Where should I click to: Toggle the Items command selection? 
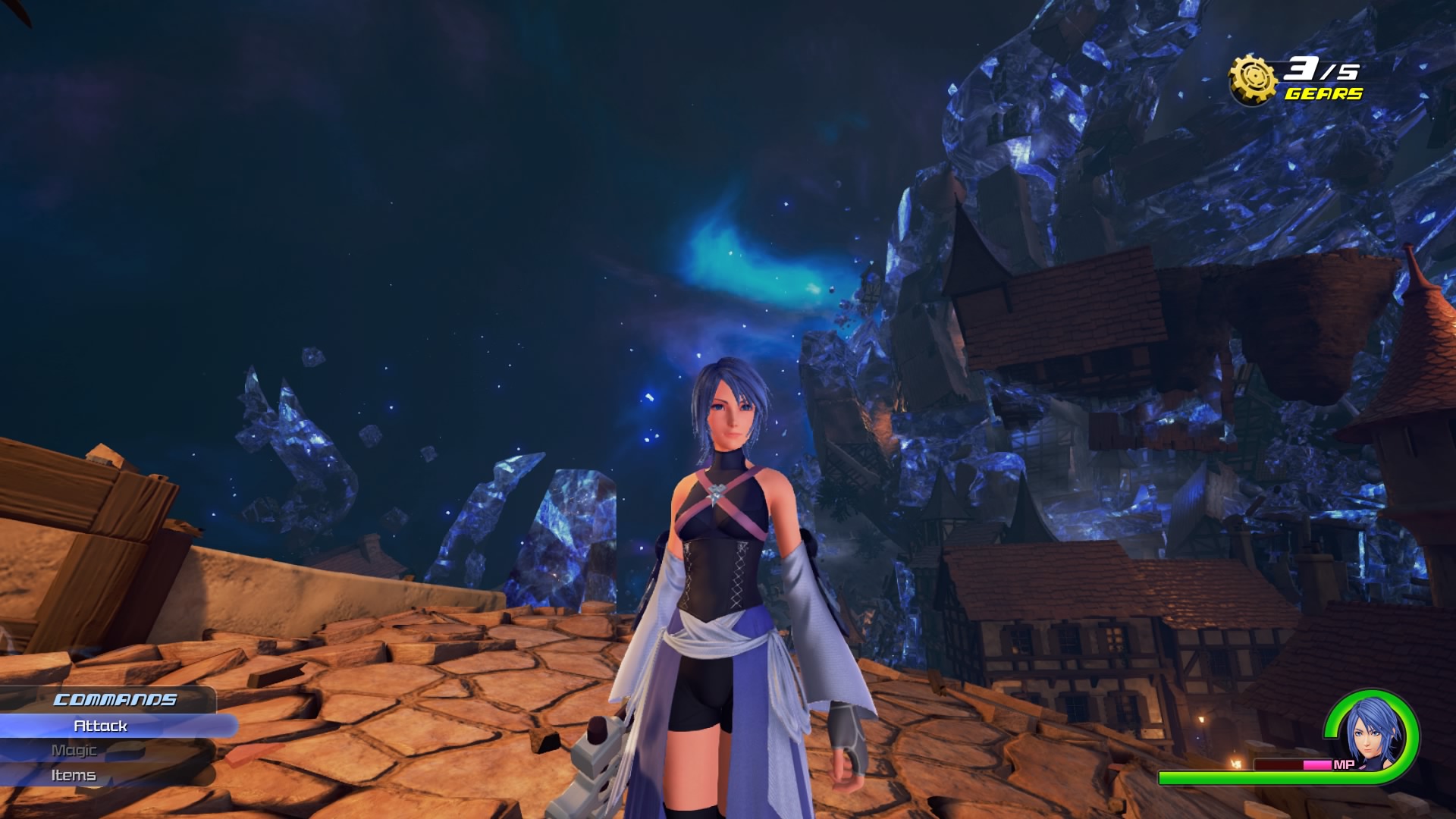point(74,775)
